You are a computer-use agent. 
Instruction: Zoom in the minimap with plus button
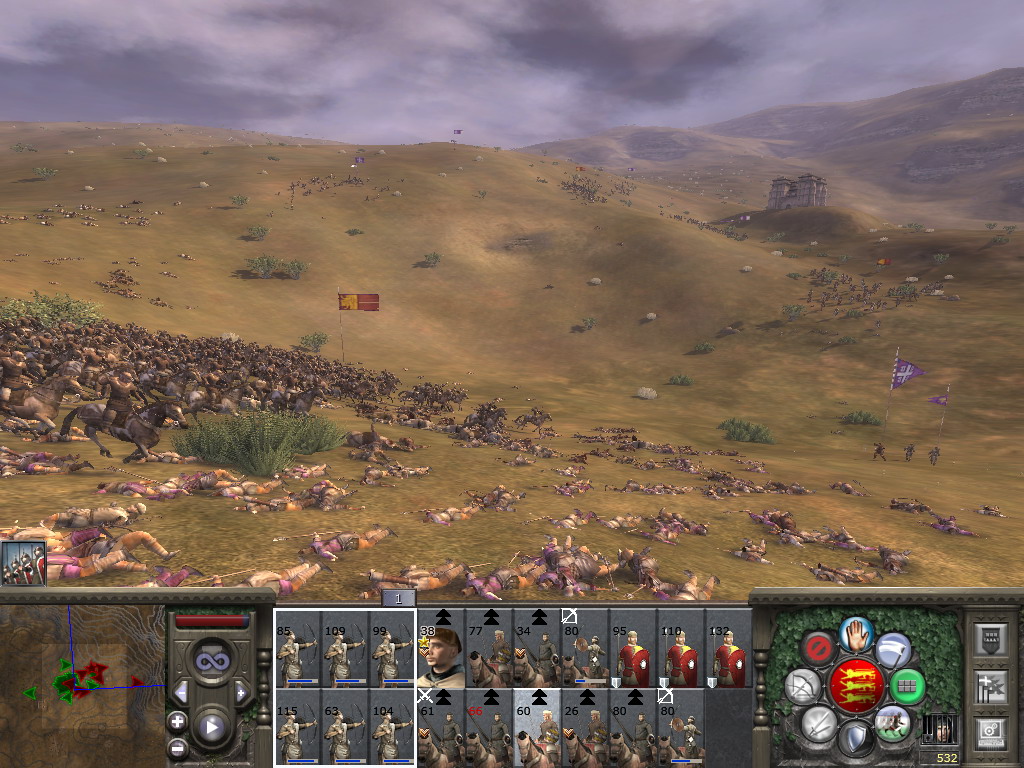tap(178, 721)
